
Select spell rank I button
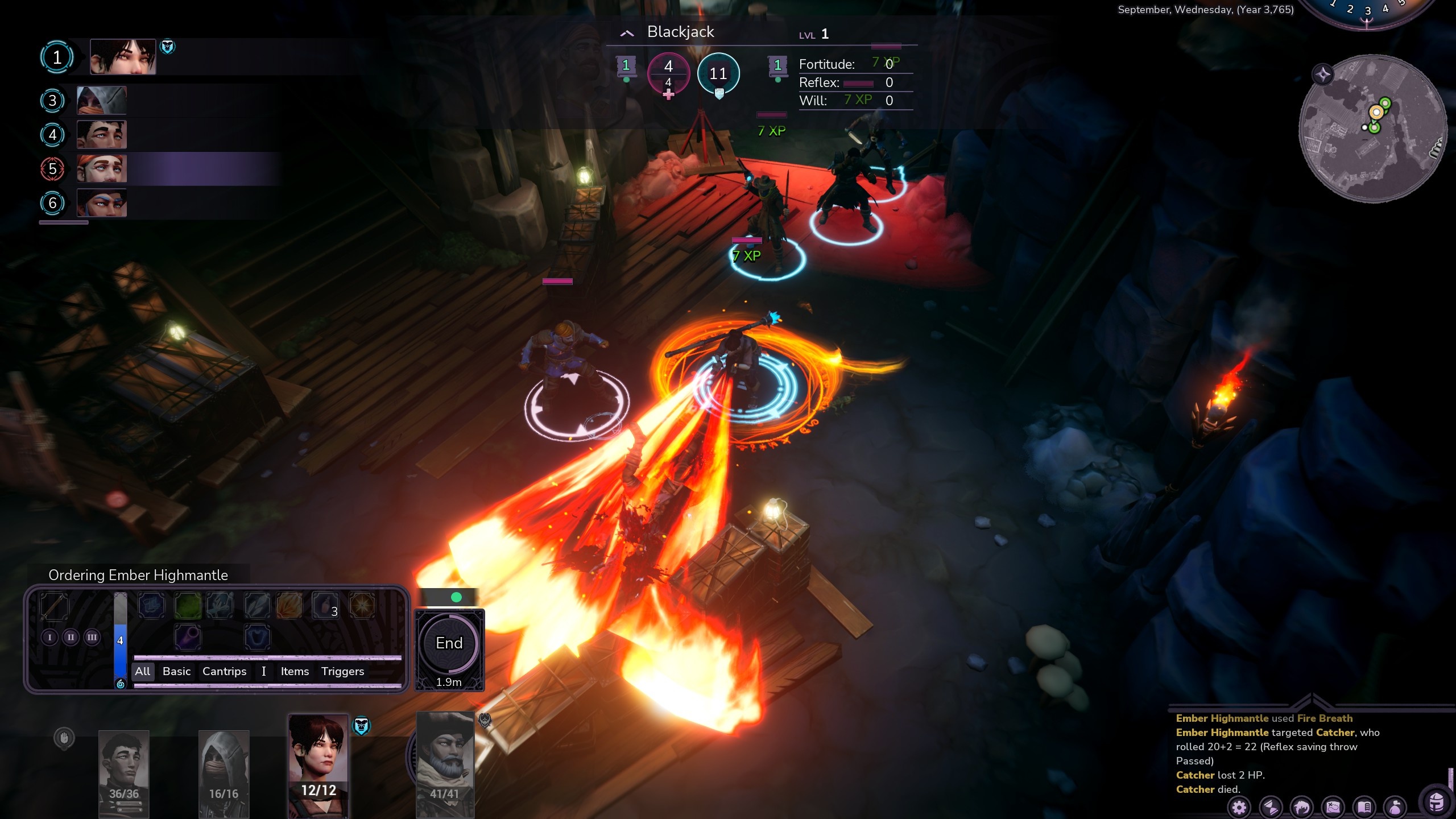tap(50, 637)
